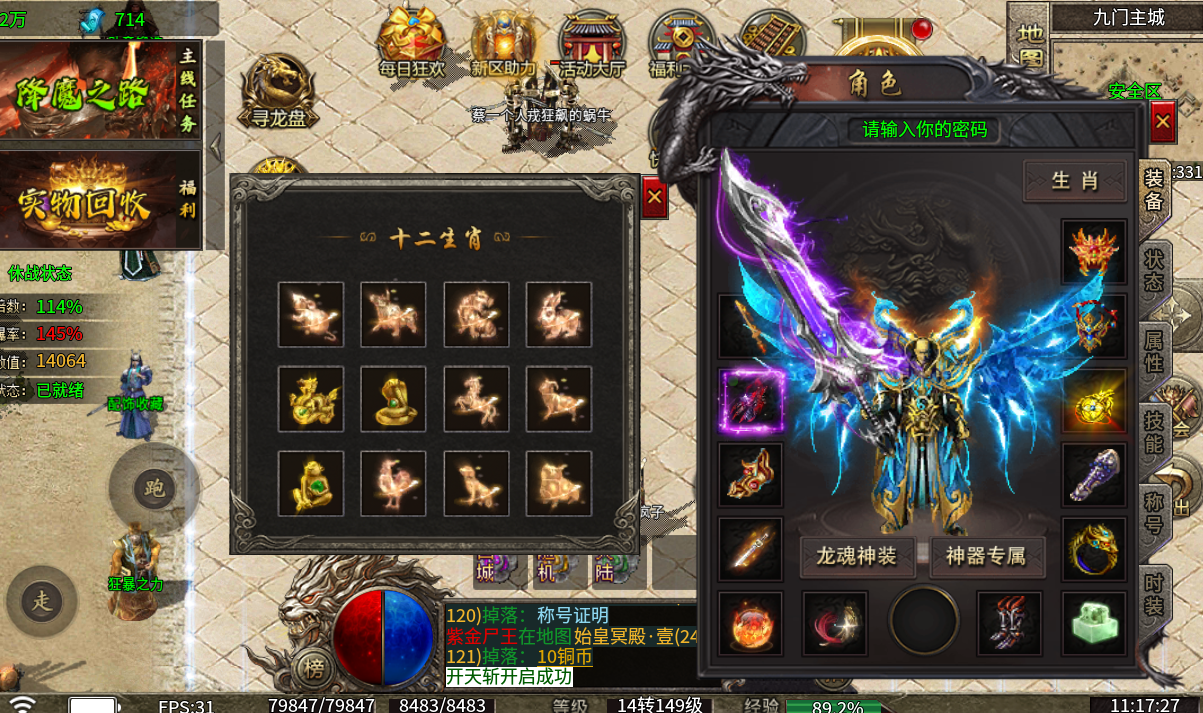This screenshot has height=713, width=1203.
Task: Switch to the 状态 tab
Action: coord(1154,269)
